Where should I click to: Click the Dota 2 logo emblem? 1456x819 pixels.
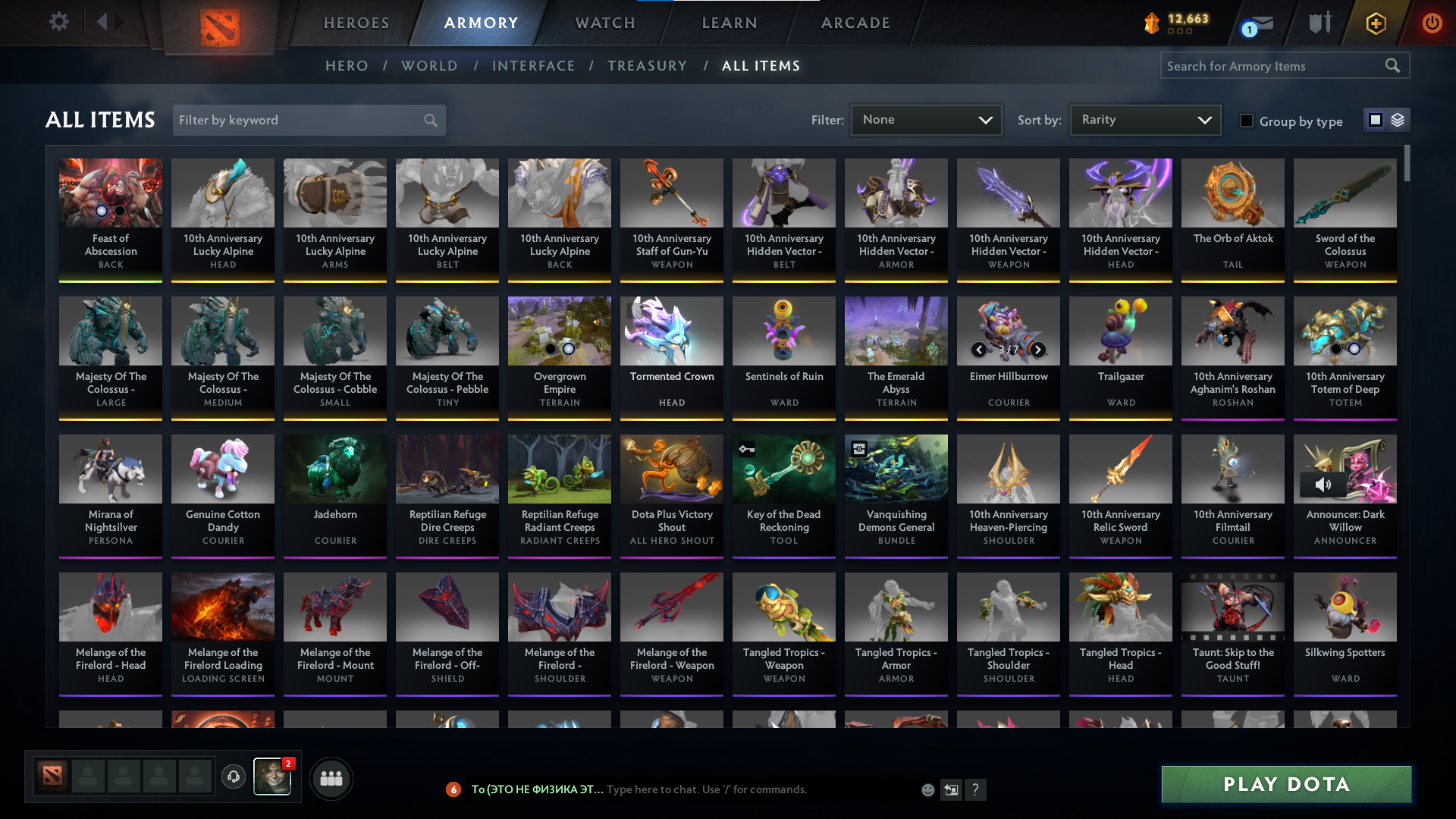(219, 24)
